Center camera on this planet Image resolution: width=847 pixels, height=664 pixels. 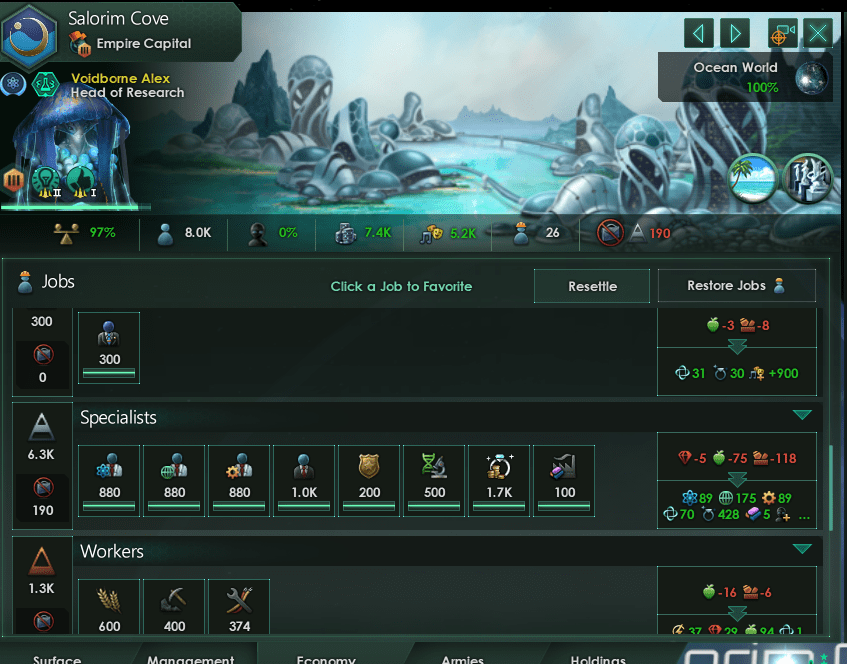click(x=782, y=33)
